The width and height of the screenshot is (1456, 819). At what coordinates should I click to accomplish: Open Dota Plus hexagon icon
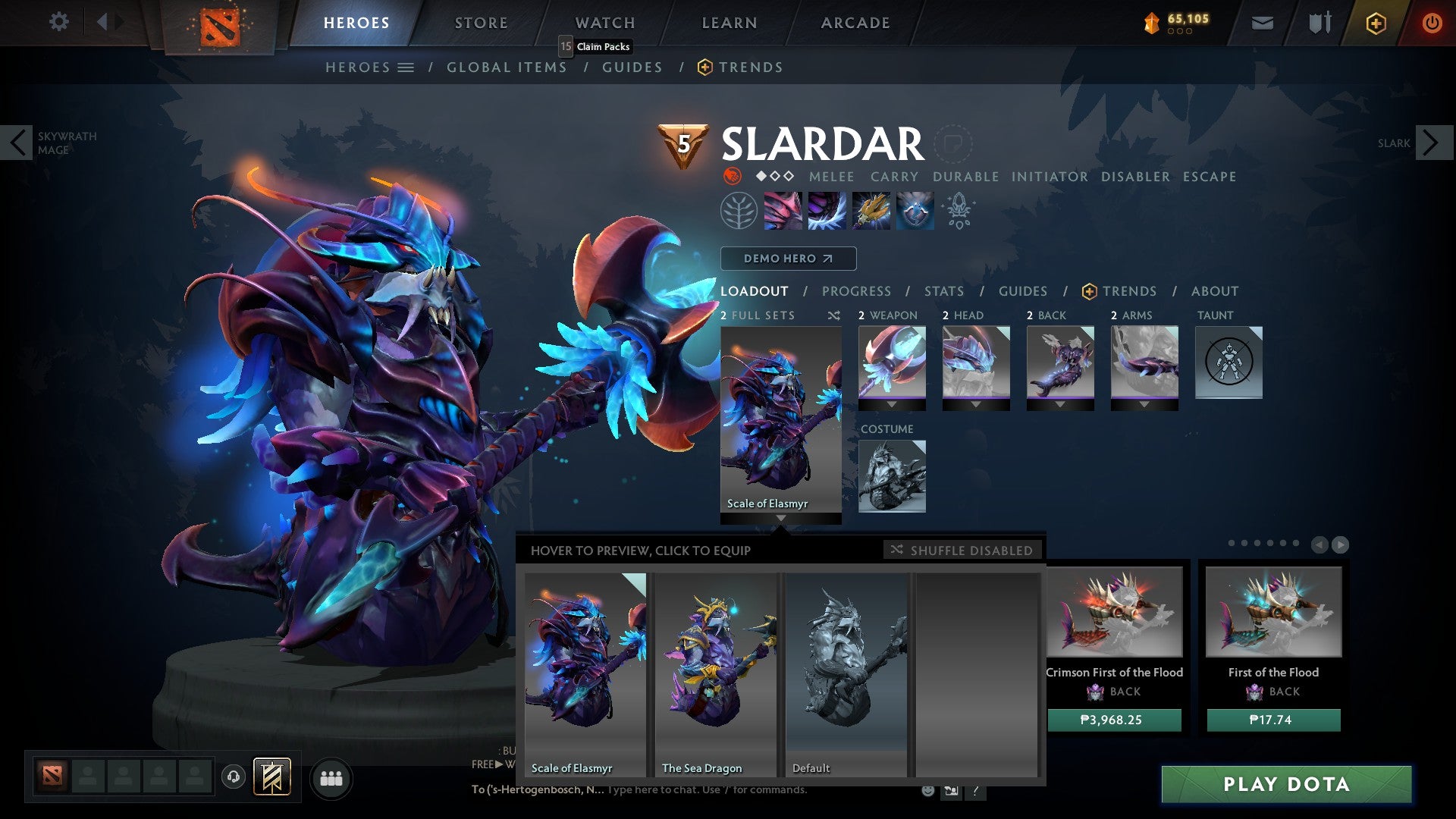pyautogui.click(x=1376, y=23)
